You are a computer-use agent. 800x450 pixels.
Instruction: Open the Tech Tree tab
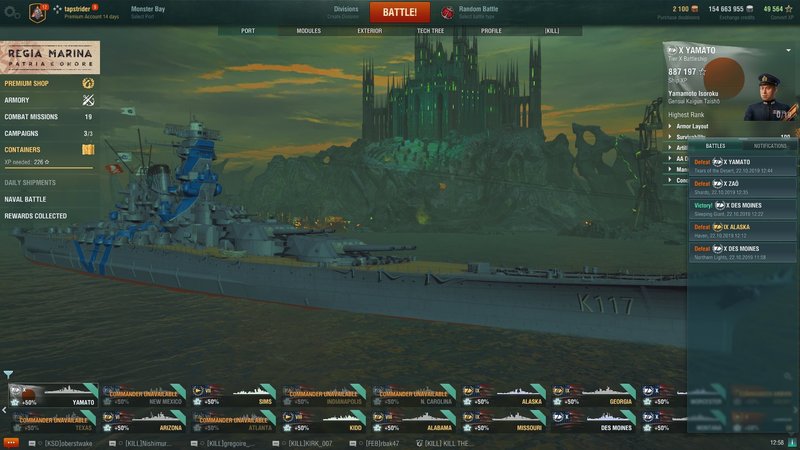(430, 31)
